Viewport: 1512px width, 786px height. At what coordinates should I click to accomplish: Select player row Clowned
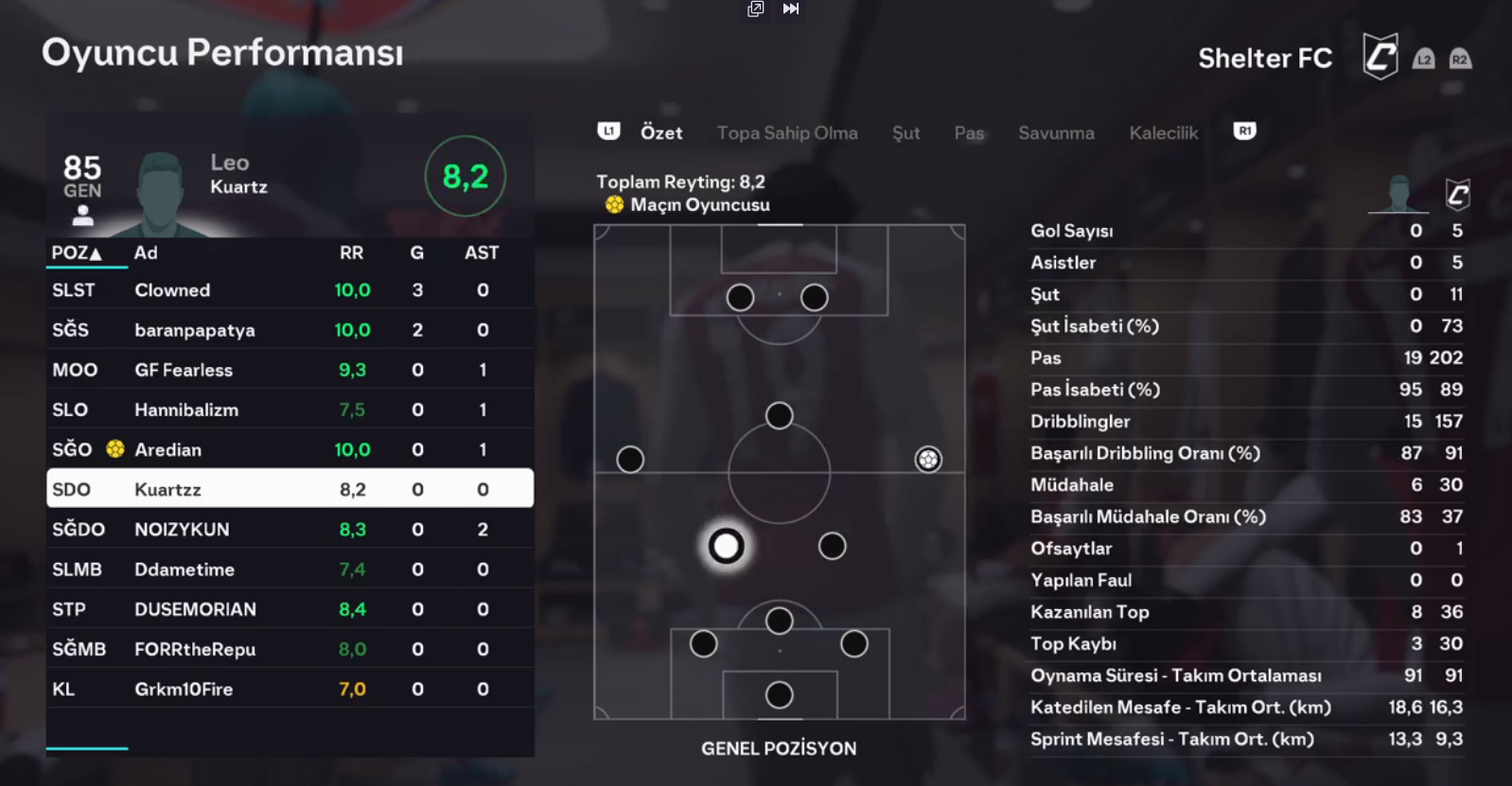coord(290,290)
